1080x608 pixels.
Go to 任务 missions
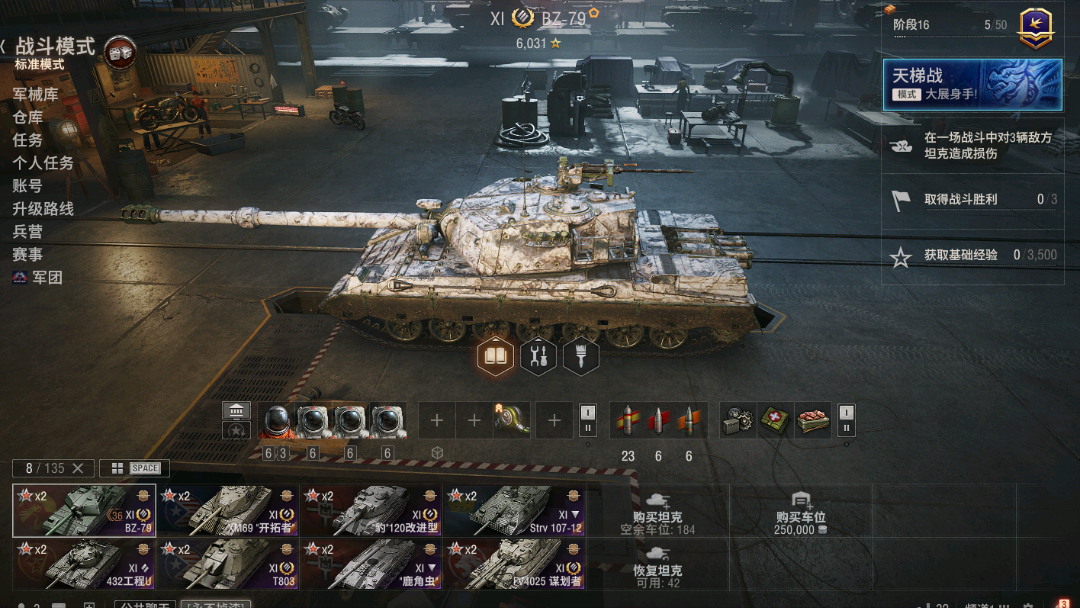27,140
